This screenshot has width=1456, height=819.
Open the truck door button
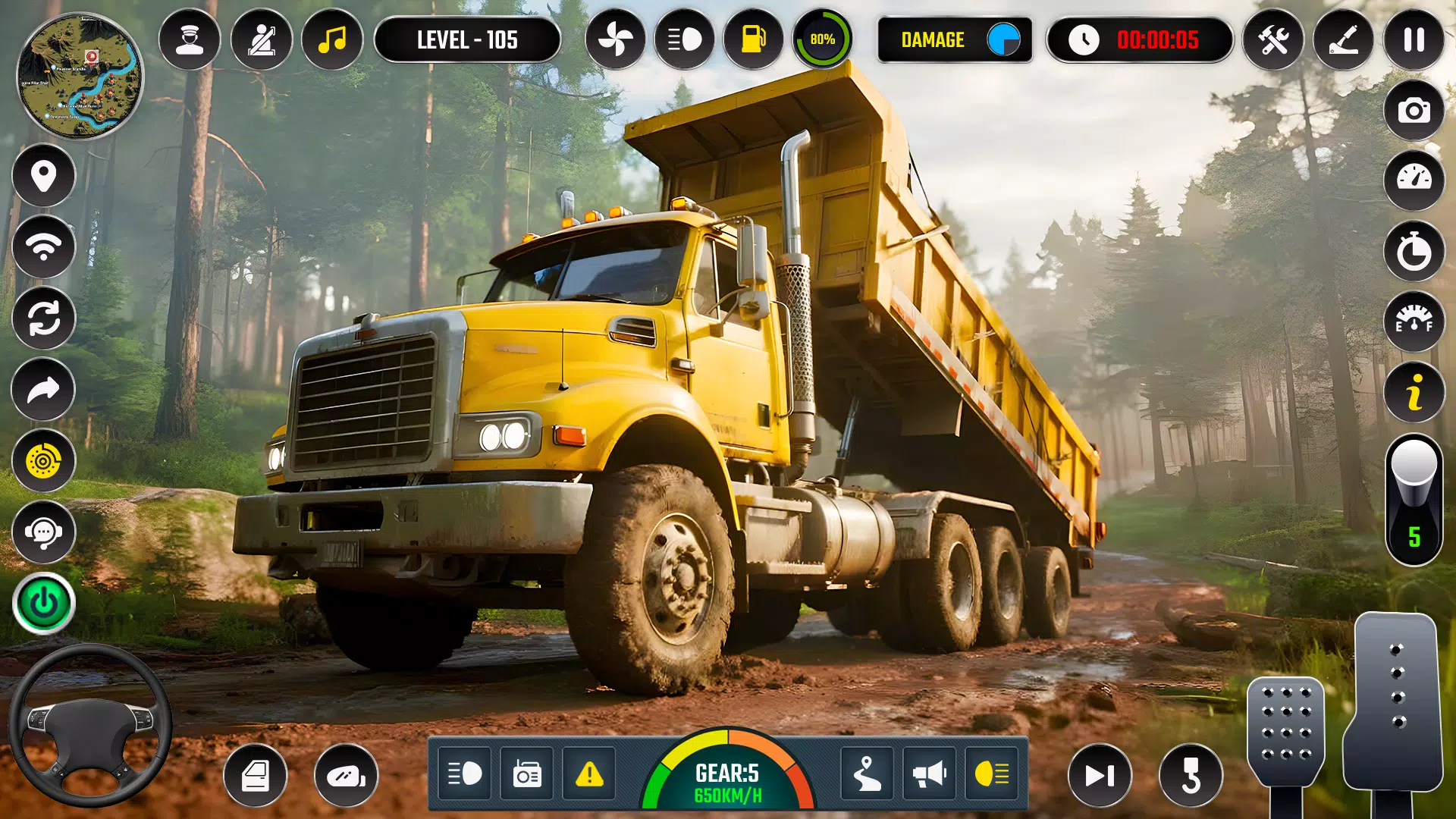(x=256, y=775)
